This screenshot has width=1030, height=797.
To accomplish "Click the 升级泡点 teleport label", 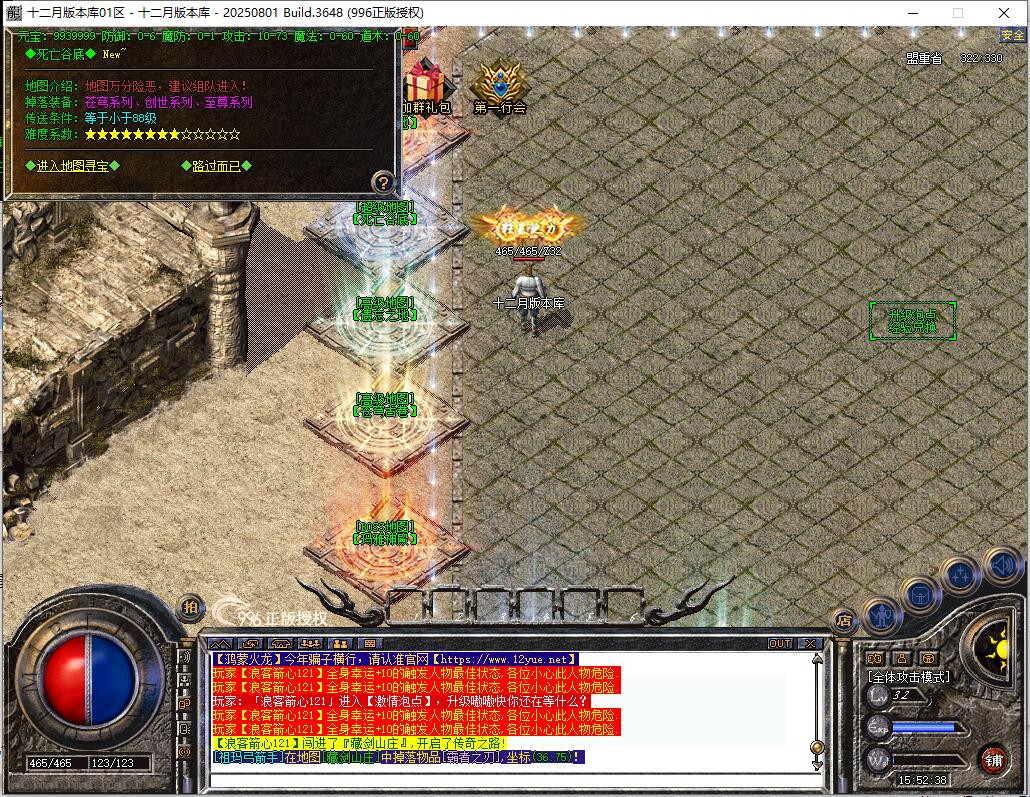I will [x=912, y=320].
